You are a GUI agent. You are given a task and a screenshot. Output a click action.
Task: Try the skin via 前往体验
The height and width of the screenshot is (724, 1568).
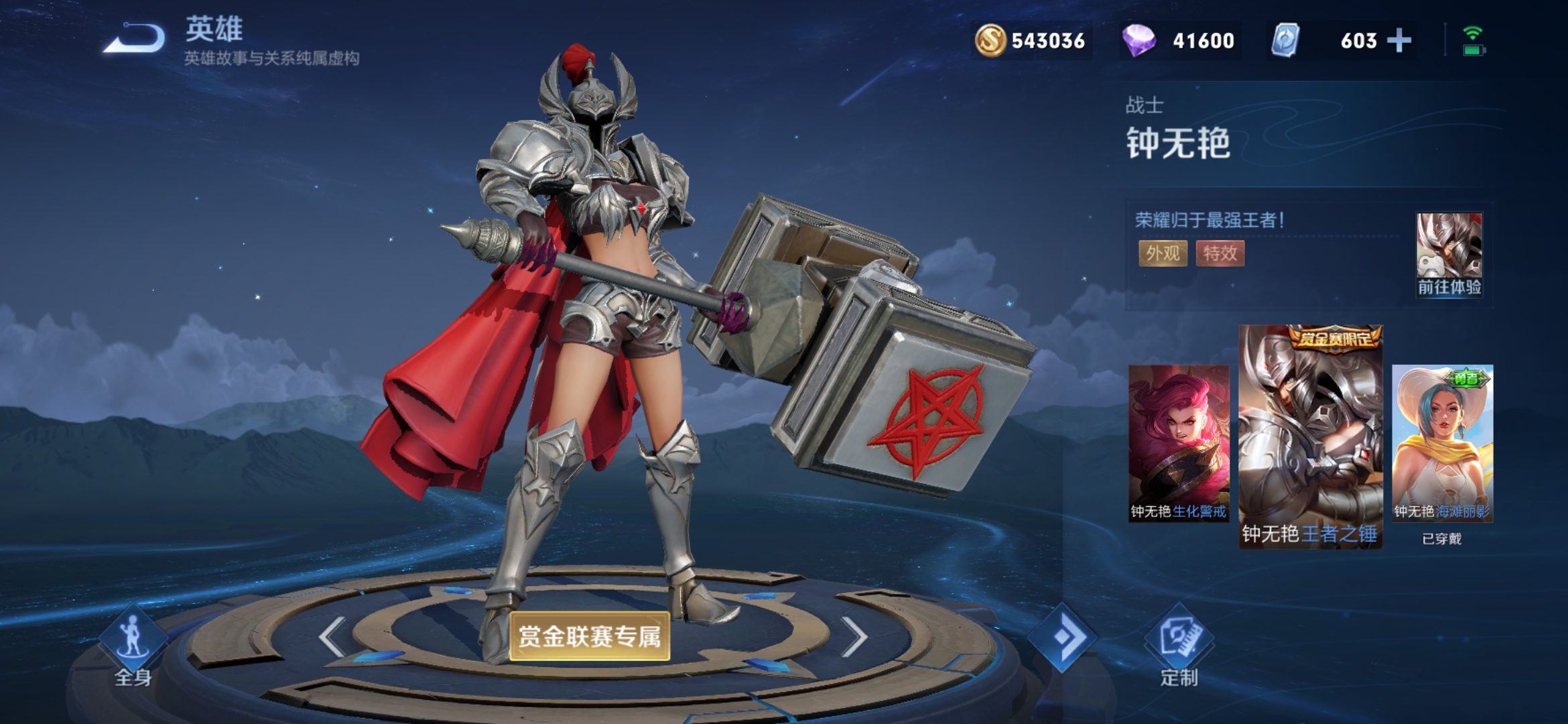click(x=1449, y=255)
